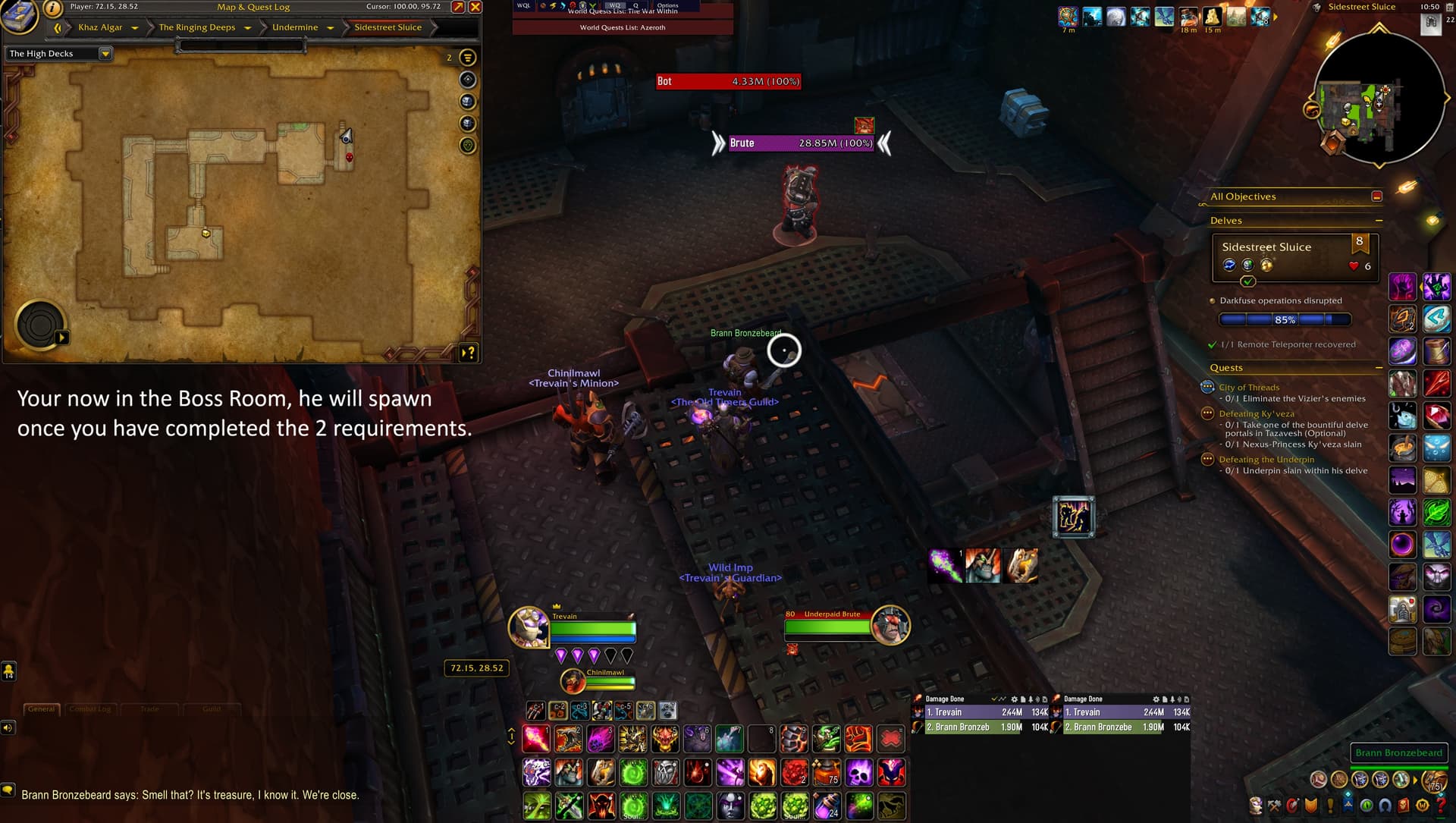Click the Brann Bronzebeard companion button

tap(1398, 752)
